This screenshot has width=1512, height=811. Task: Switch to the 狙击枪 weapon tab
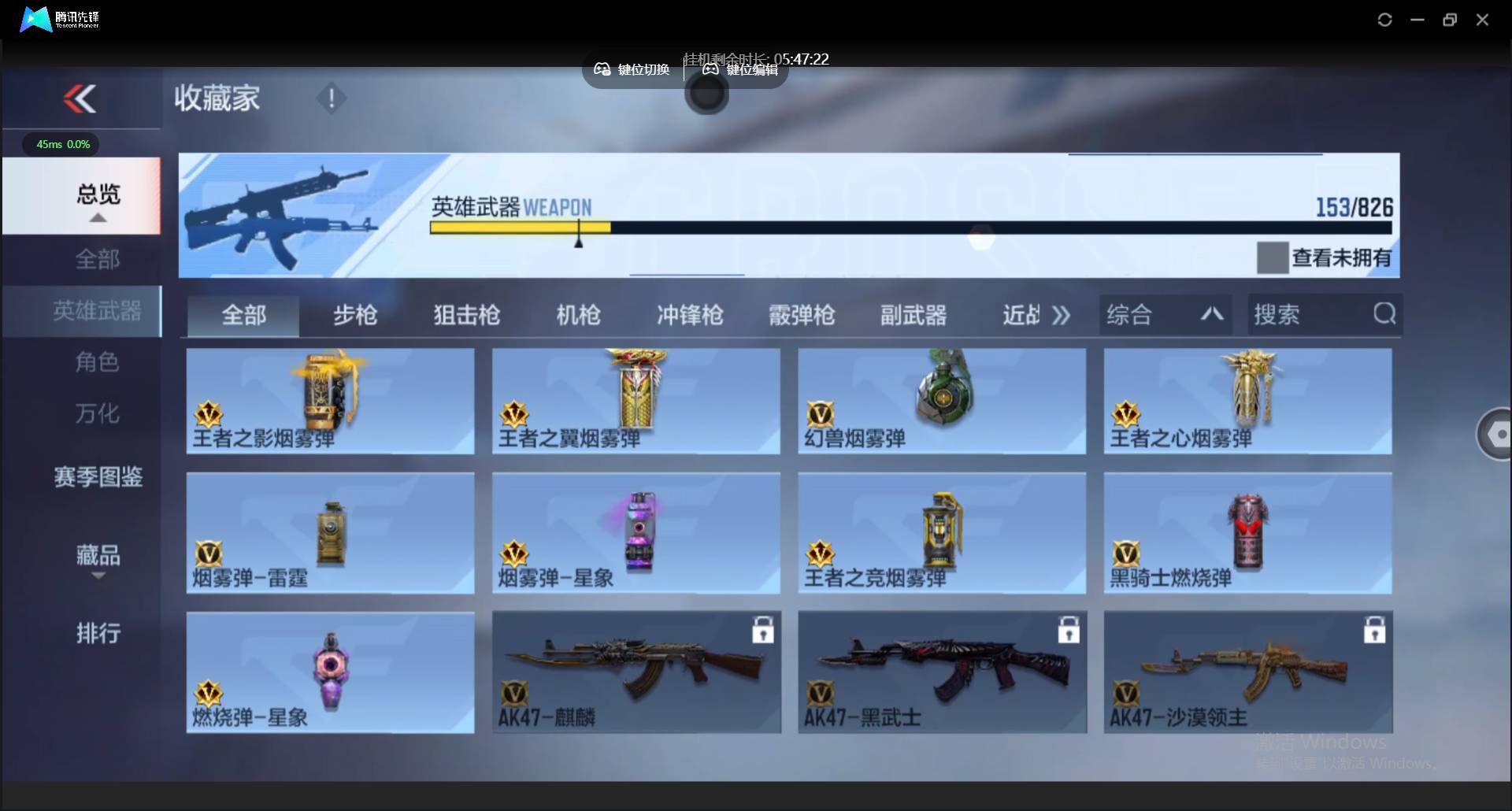pos(465,314)
